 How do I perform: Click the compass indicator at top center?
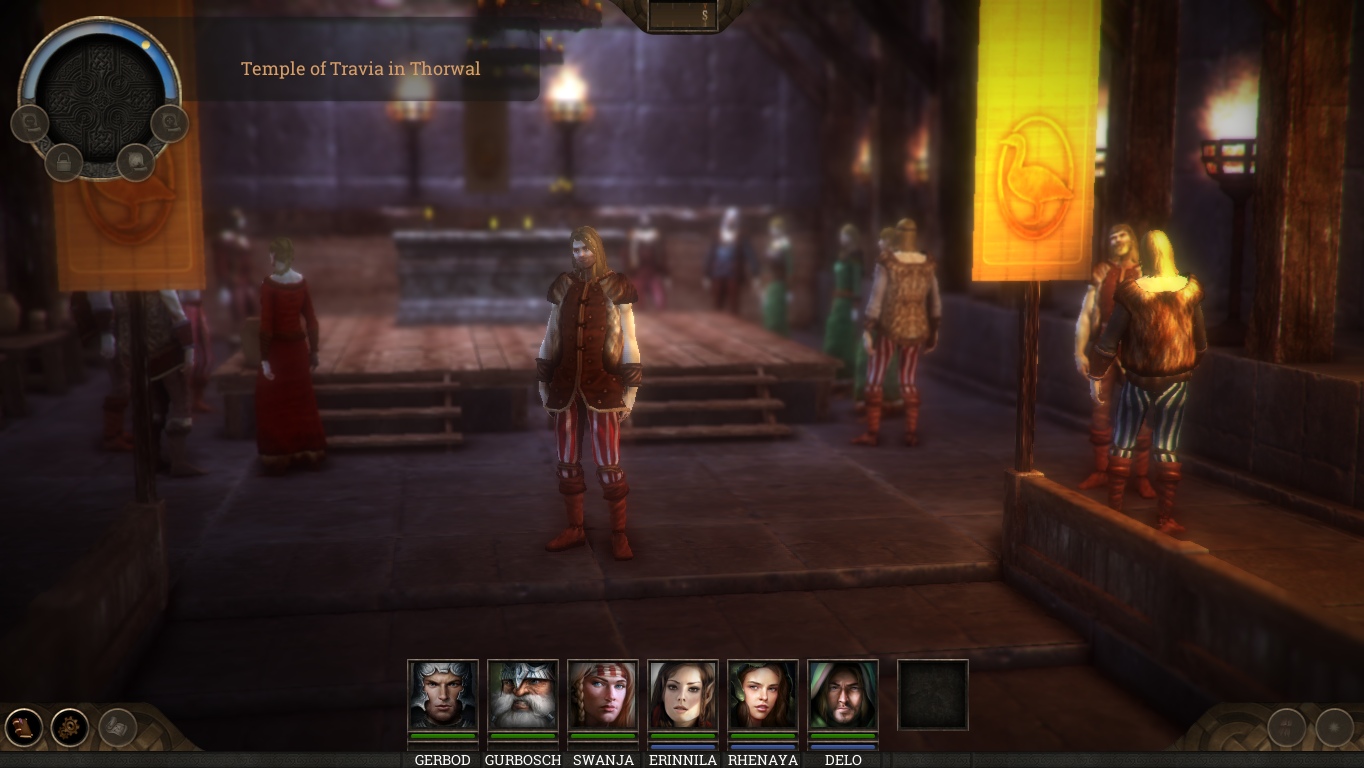coord(683,15)
